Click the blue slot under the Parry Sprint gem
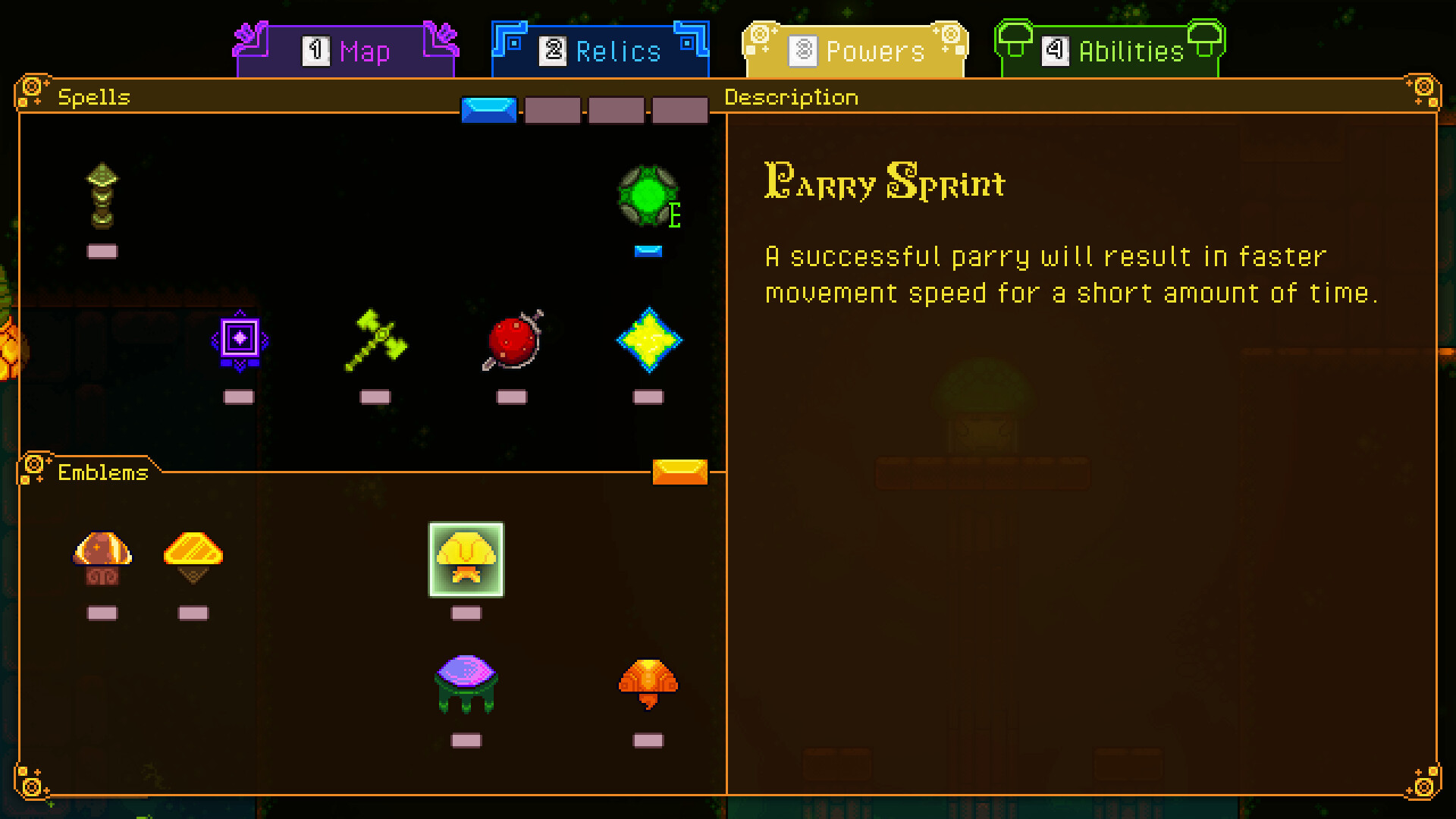This screenshot has height=819, width=1456. coord(648,249)
